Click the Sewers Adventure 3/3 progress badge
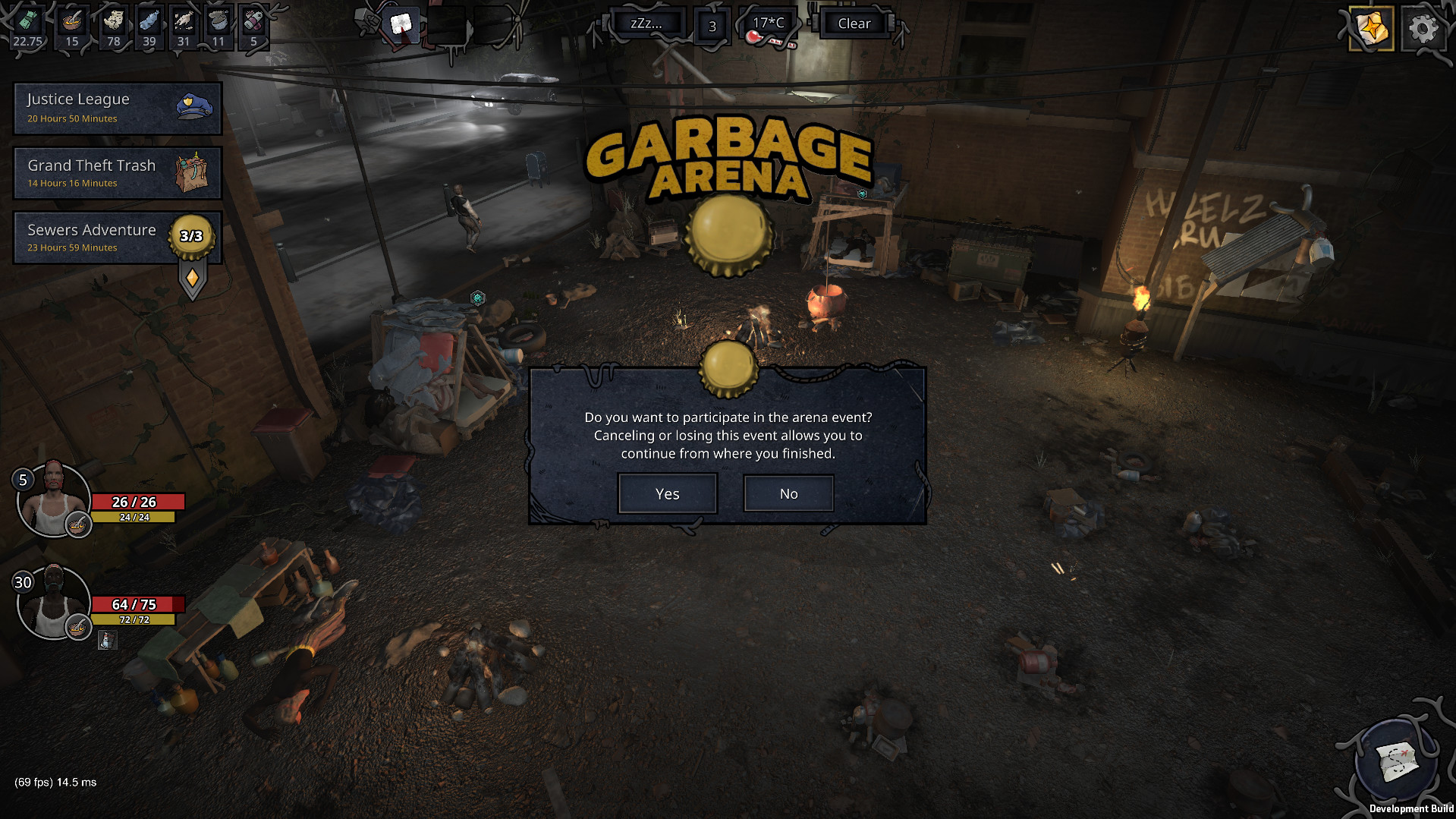The width and height of the screenshot is (1456, 819). pos(192,235)
